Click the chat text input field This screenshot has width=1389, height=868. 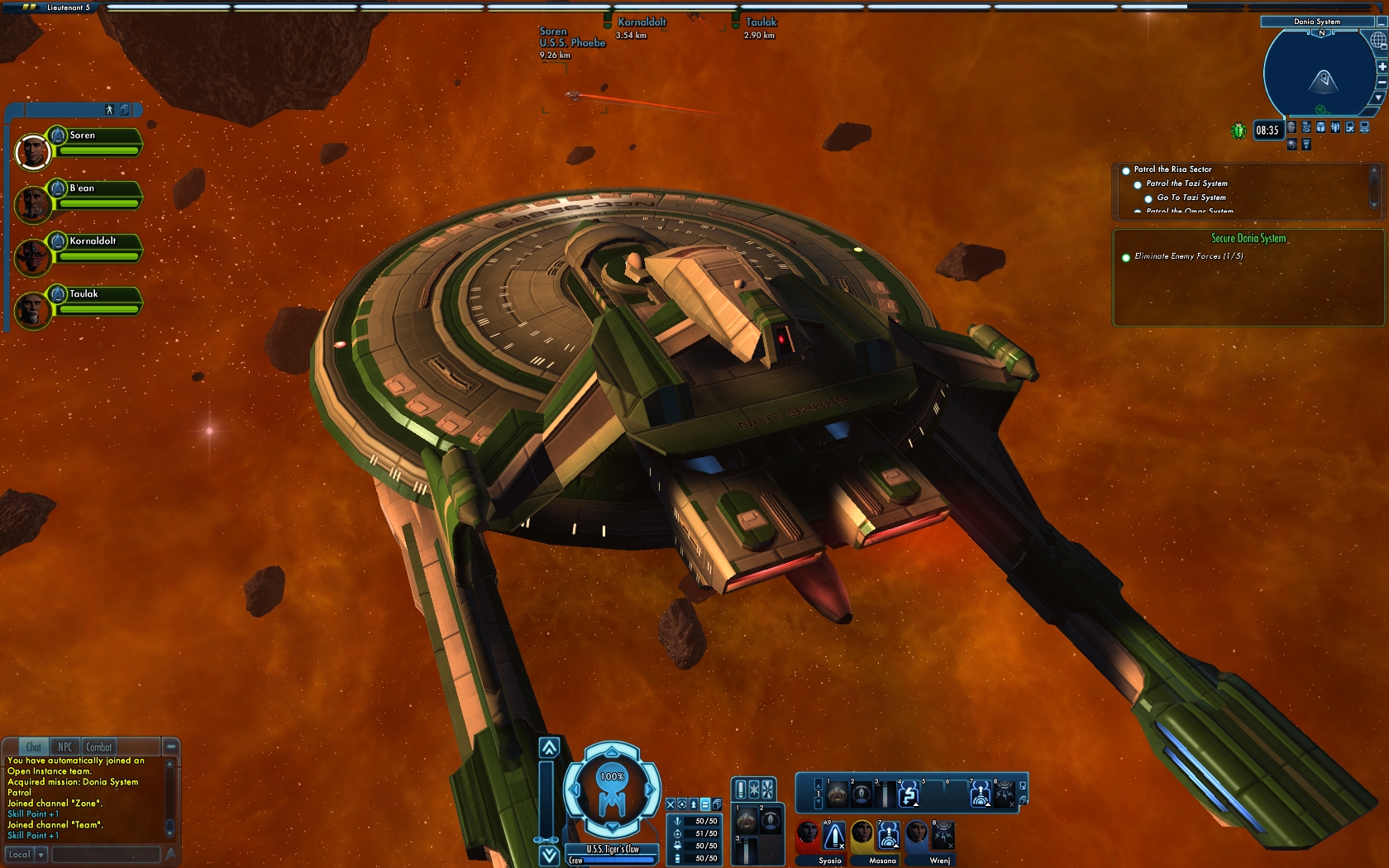point(106,855)
